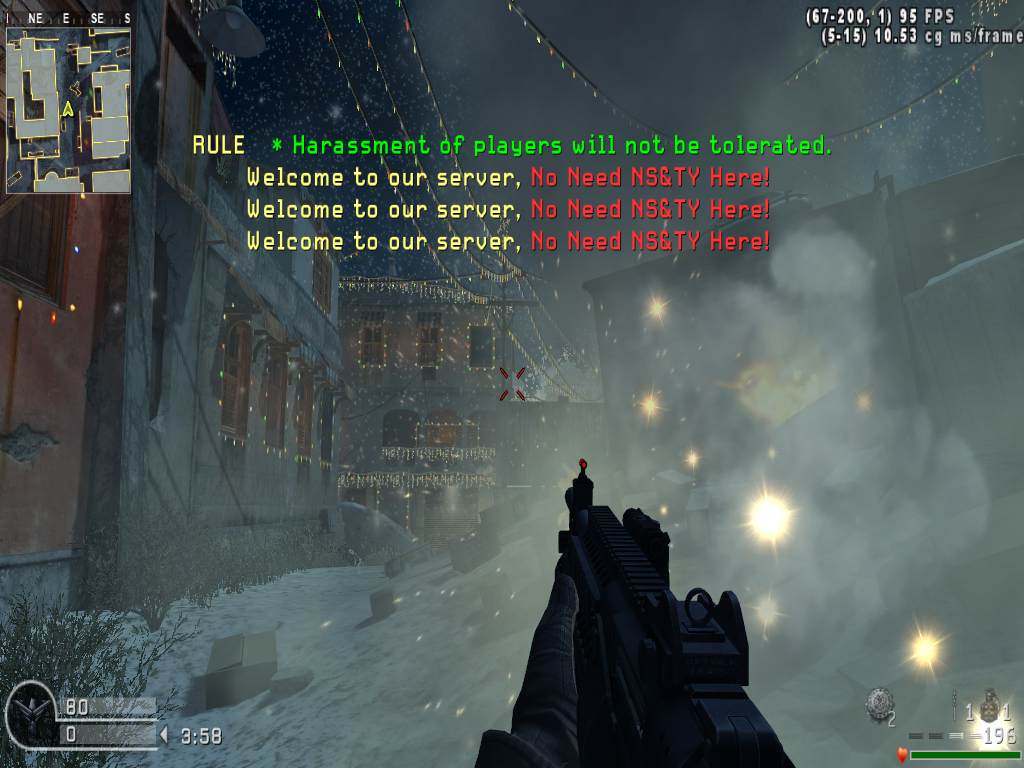Select the round gear-shaped item icon
The image size is (1024, 768).
point(879,702)
